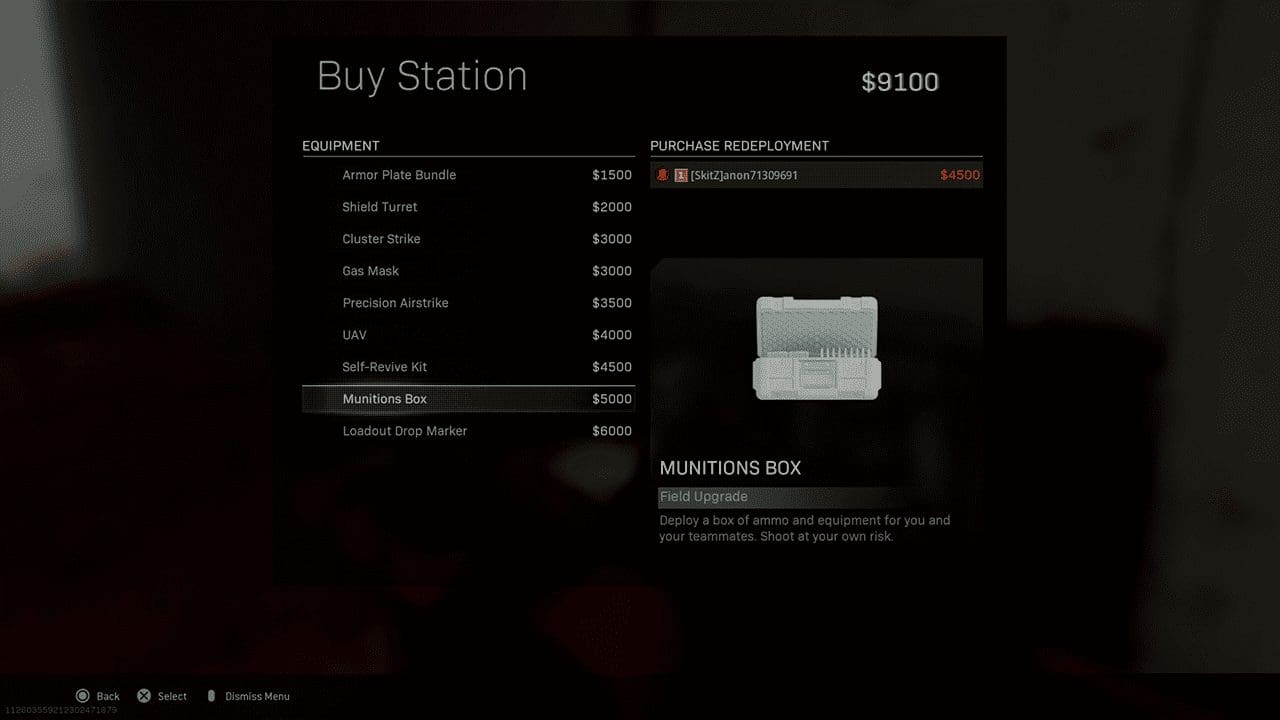Select the red $4500 redeployment price
Screen dimensions: 1280x720
pos(959,175)
